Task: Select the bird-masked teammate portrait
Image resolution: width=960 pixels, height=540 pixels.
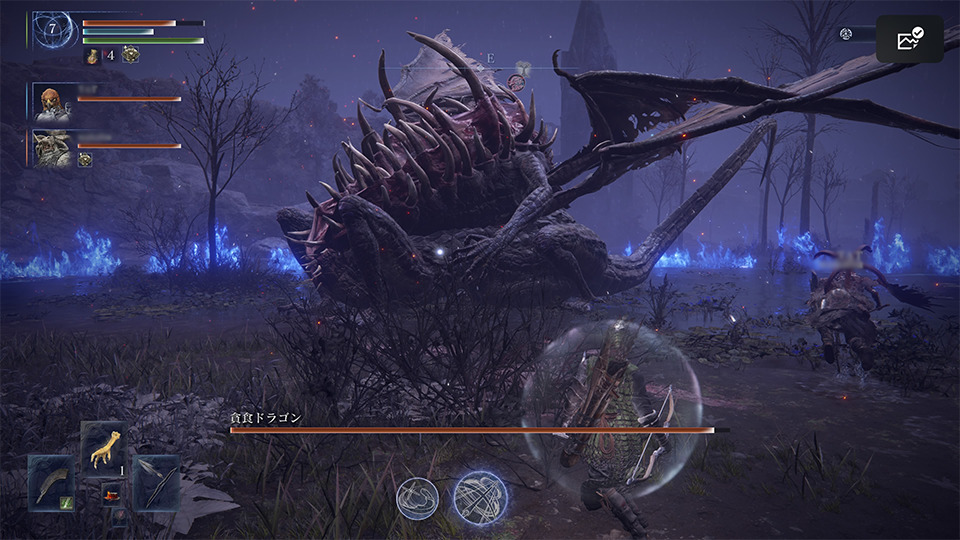Action: 53,102
